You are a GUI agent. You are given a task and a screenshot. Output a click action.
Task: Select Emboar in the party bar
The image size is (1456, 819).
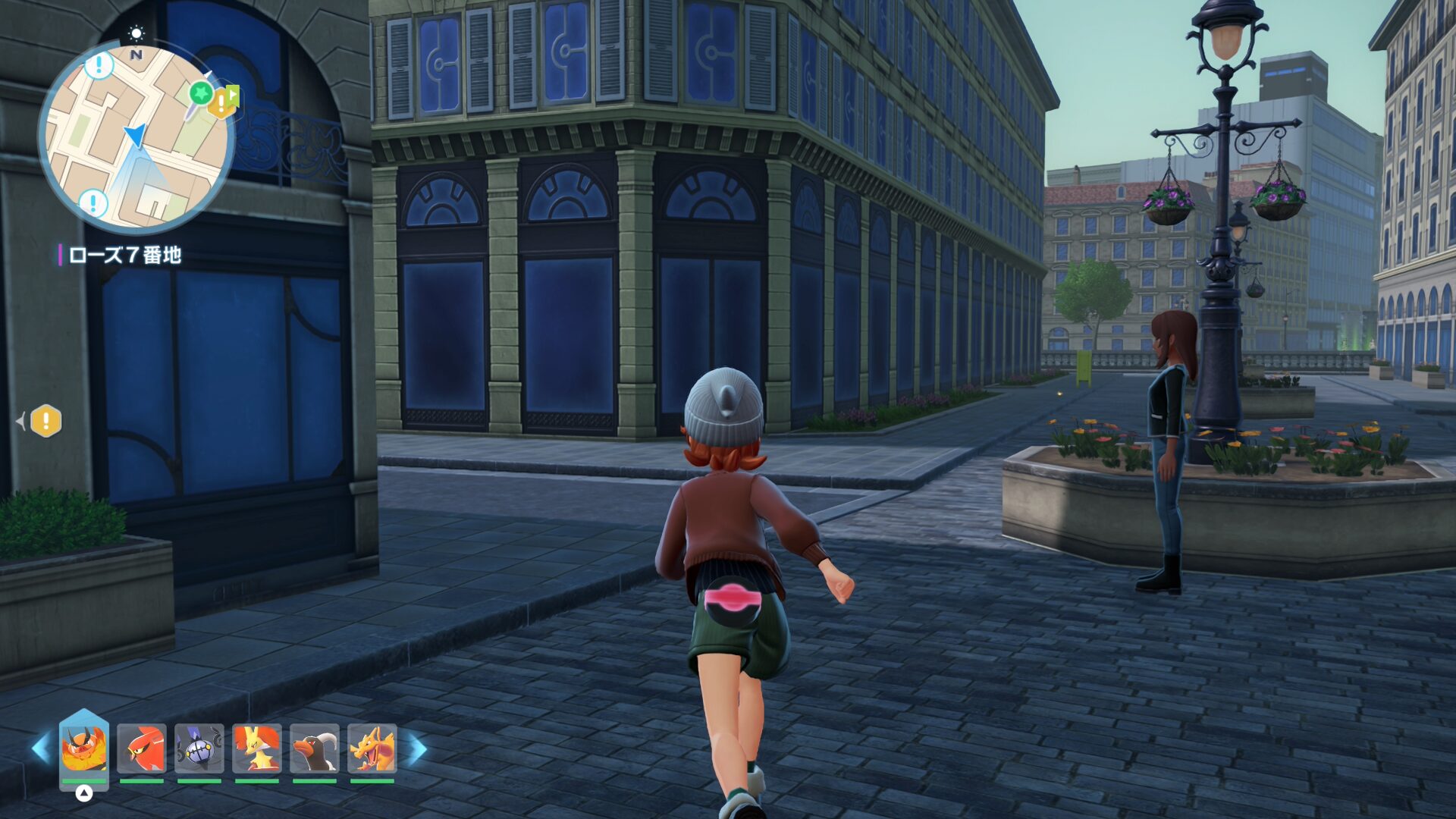coord(83,748)
